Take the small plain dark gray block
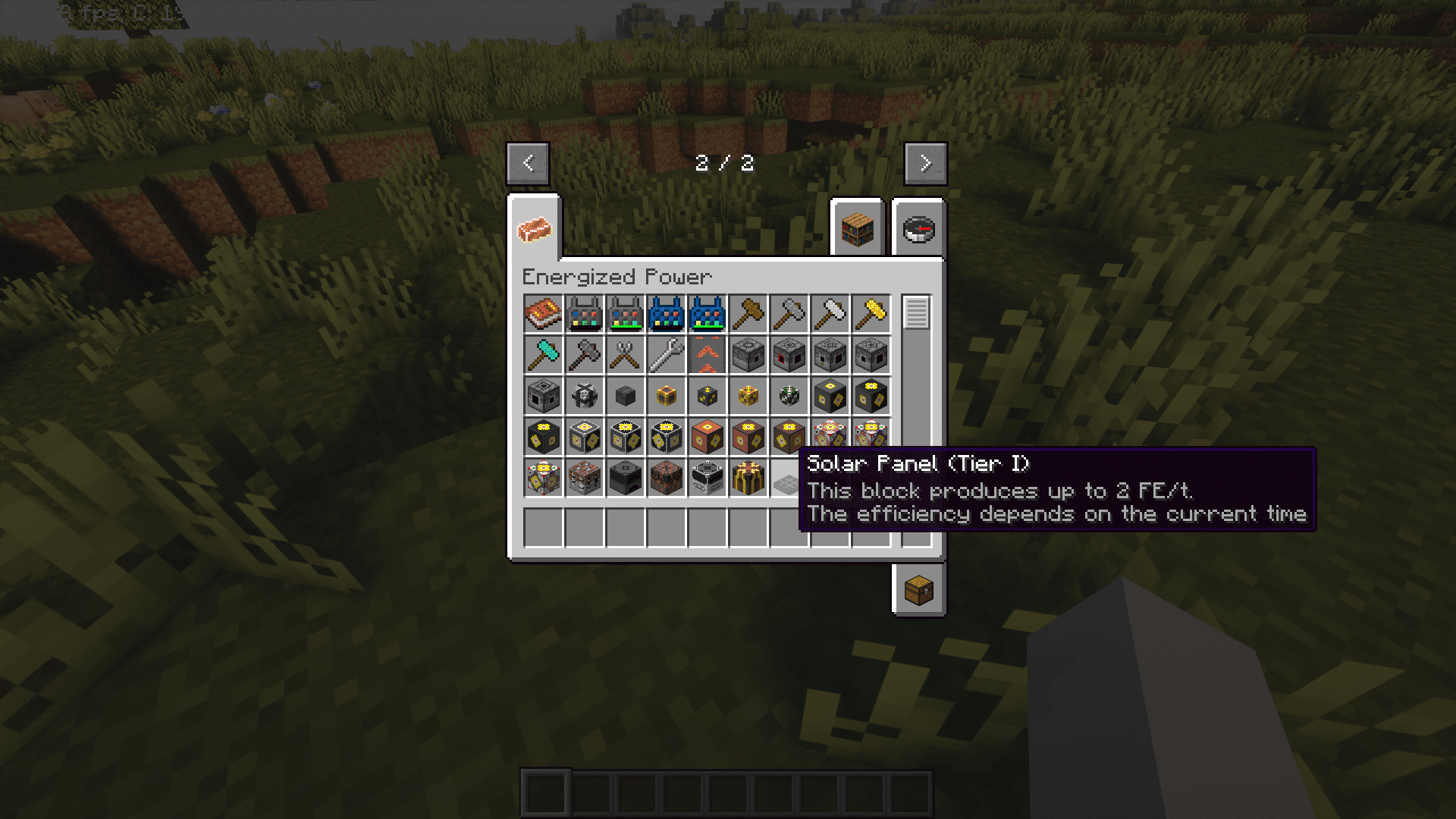This screenshot has height=819, width=1456. tap(626, 397)
